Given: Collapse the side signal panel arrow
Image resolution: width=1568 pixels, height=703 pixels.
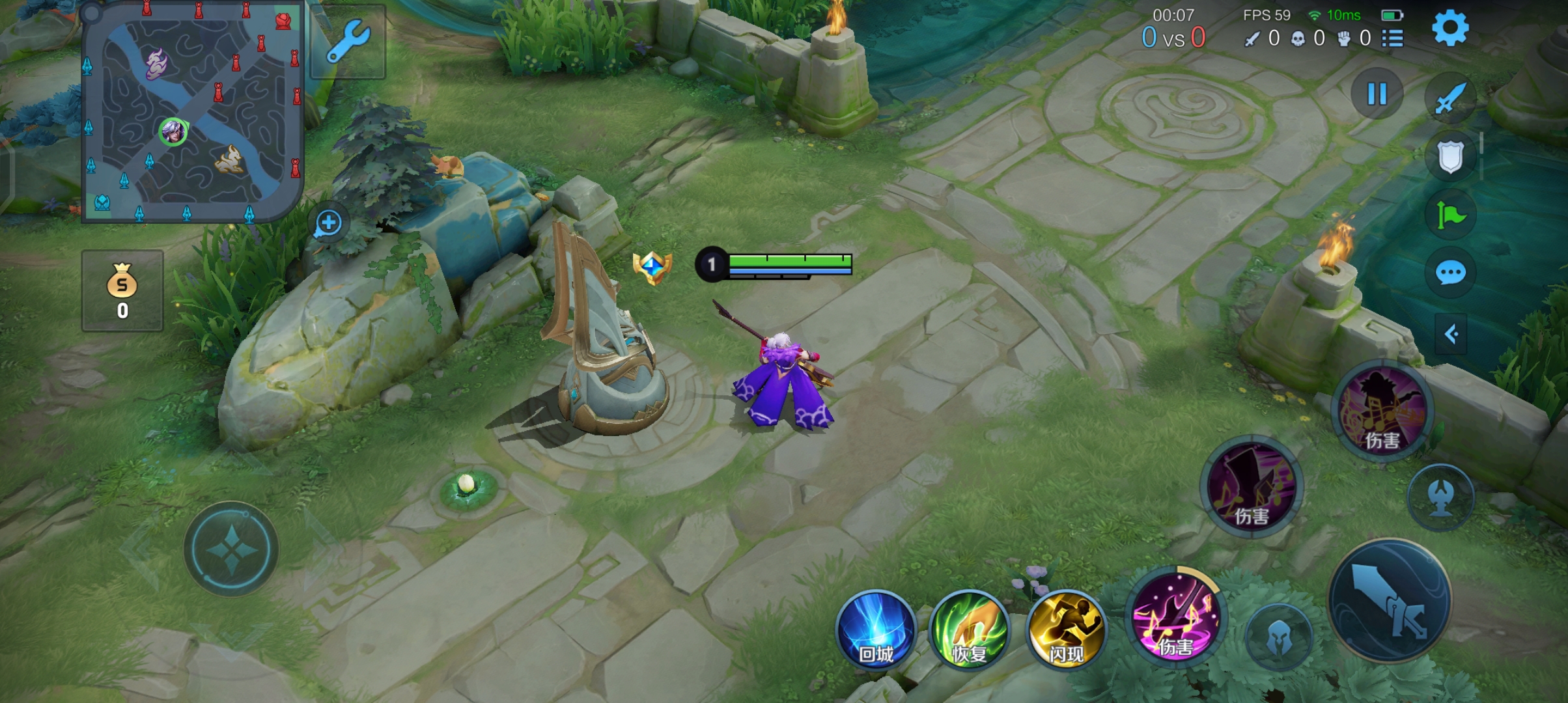Looking at the screenshot, I should [1451, 335].
